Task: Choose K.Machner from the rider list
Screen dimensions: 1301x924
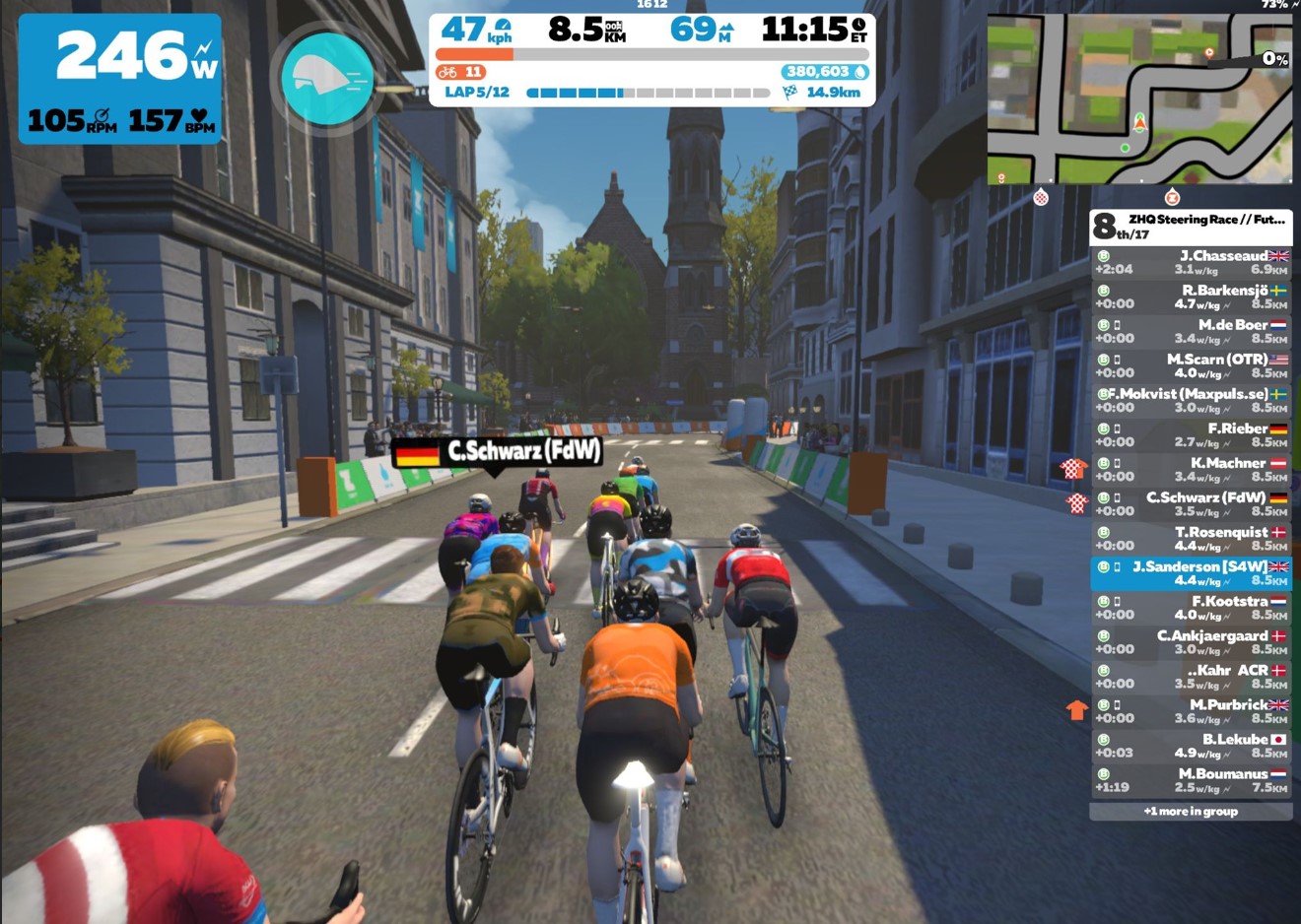Action: [1191, 469]
